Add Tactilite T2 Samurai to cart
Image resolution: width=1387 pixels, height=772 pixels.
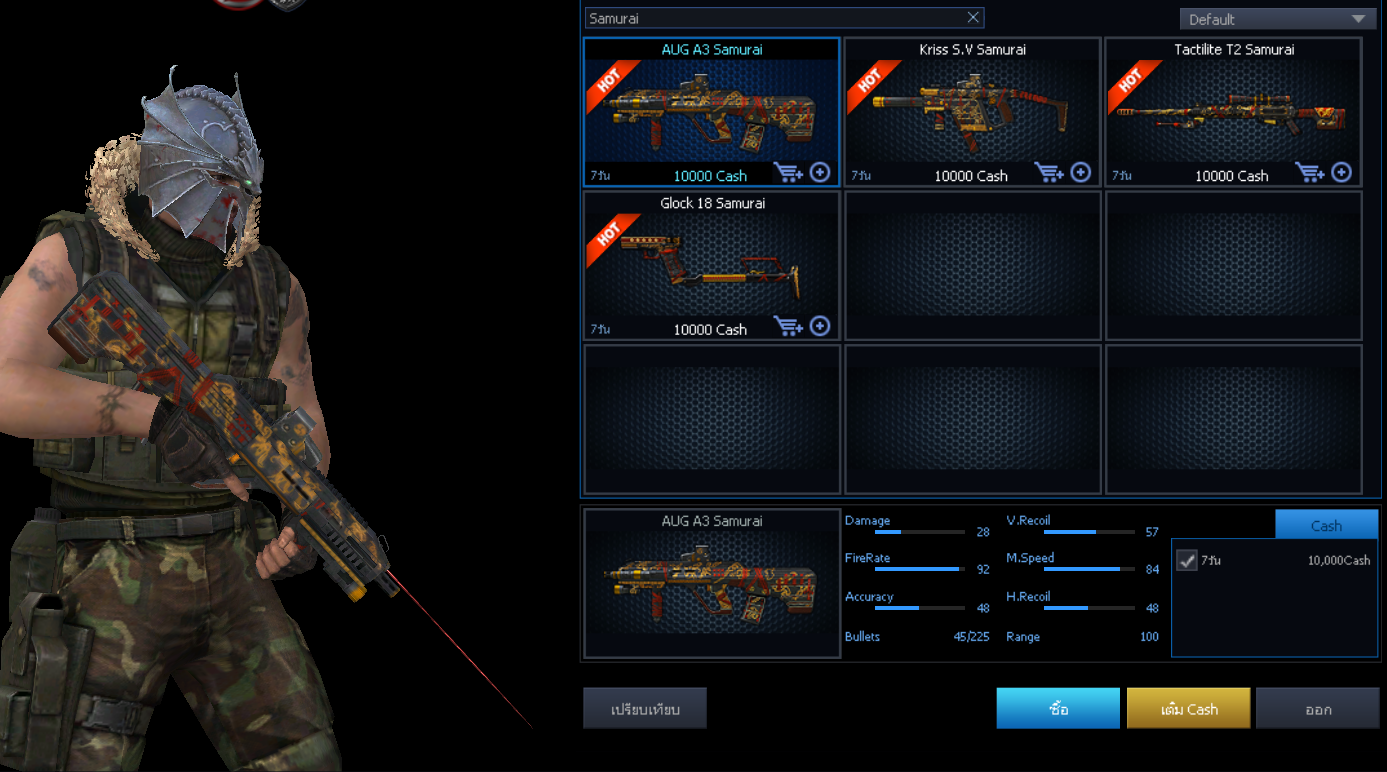[1310, 173]
